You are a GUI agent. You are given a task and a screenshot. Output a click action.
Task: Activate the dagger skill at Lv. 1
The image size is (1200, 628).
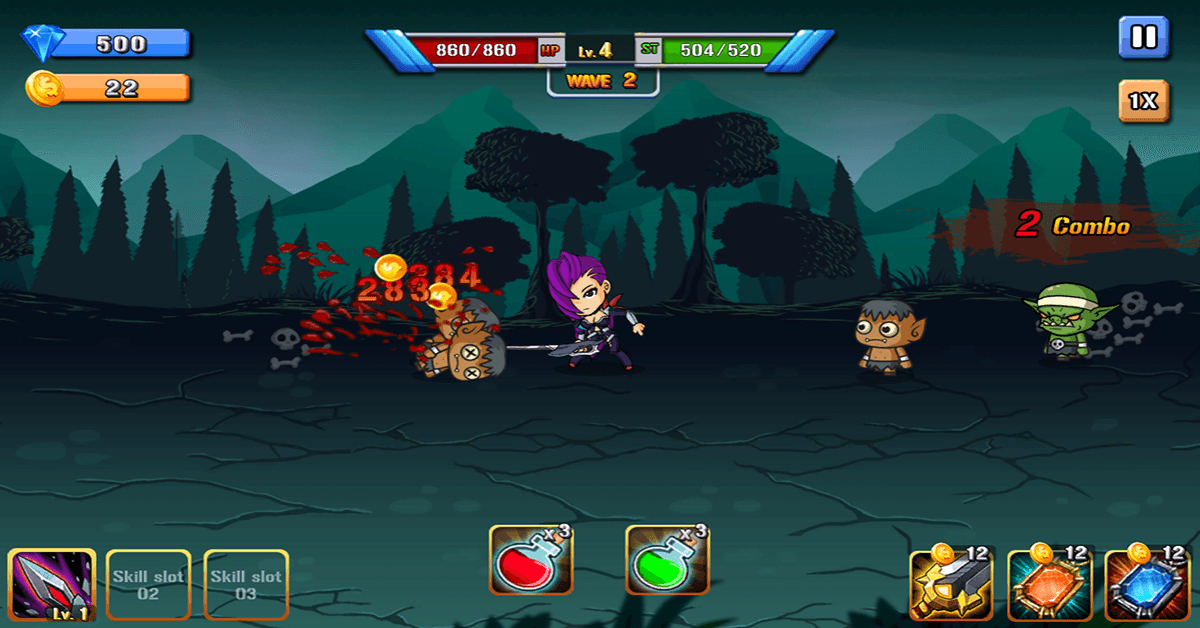click(x=52, y=586)
